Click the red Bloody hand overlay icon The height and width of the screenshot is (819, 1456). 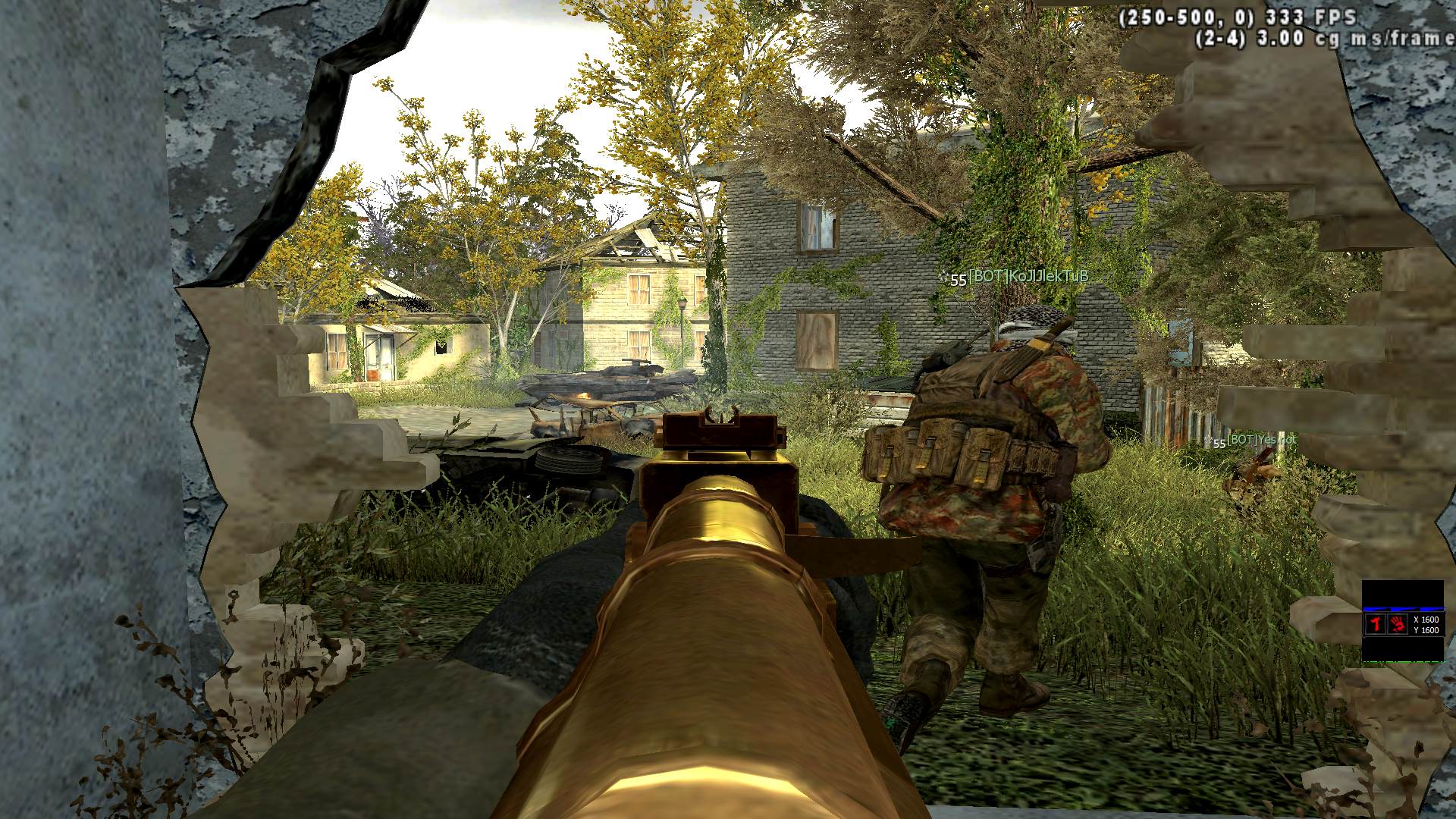coord(1397,624)
